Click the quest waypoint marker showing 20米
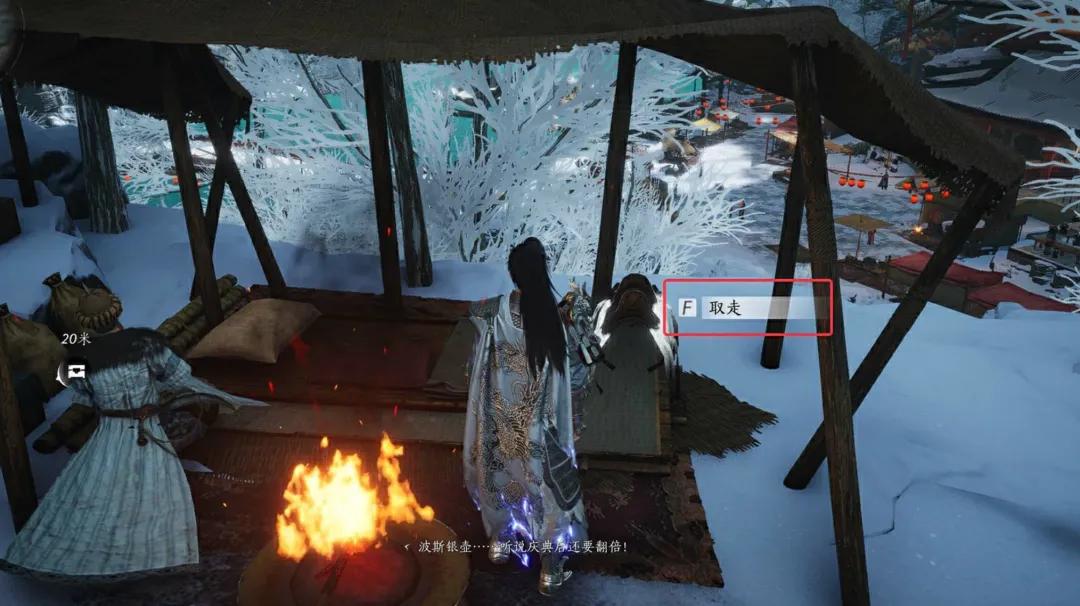Screen dimensions: 1080x606 [x=75, y=371]
